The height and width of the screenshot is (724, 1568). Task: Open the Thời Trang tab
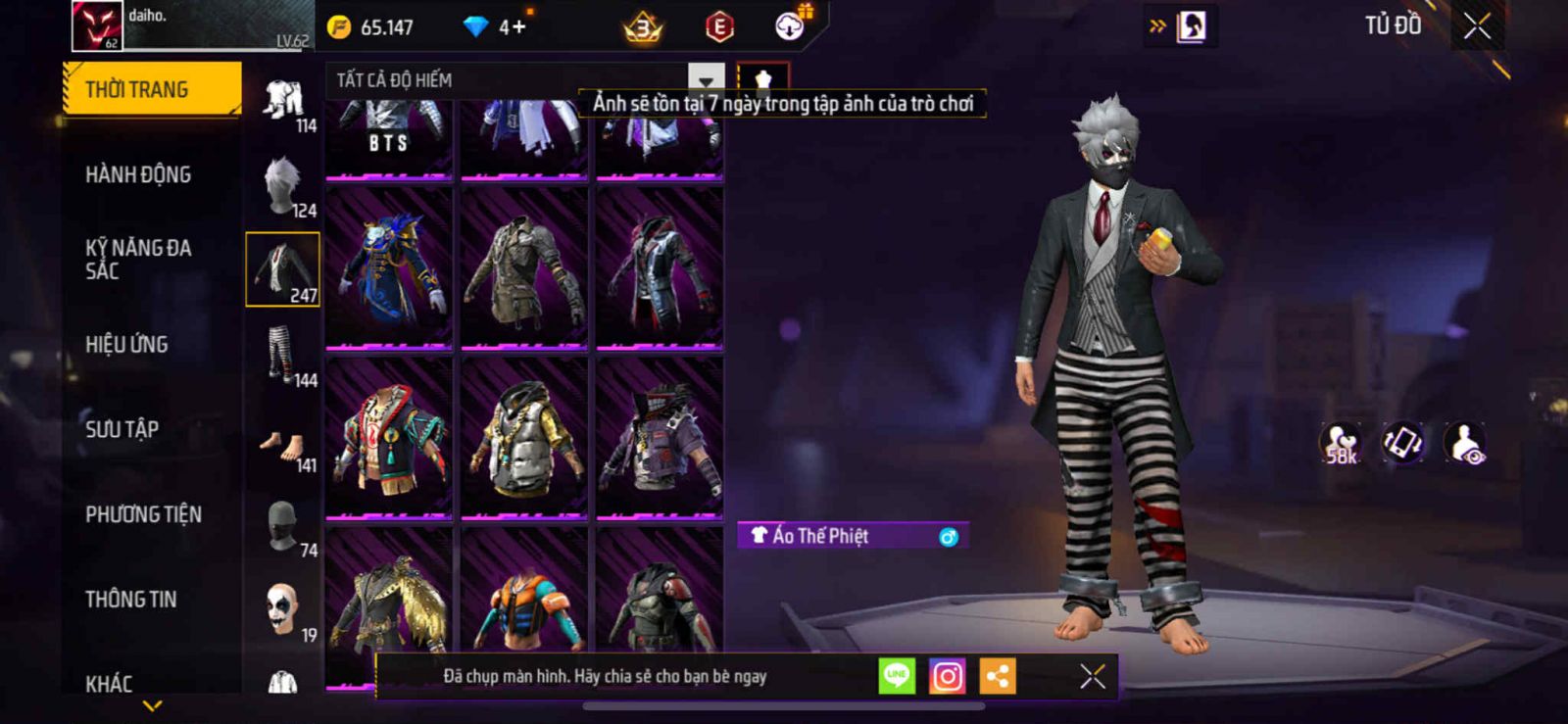click(x=151, y=89)
